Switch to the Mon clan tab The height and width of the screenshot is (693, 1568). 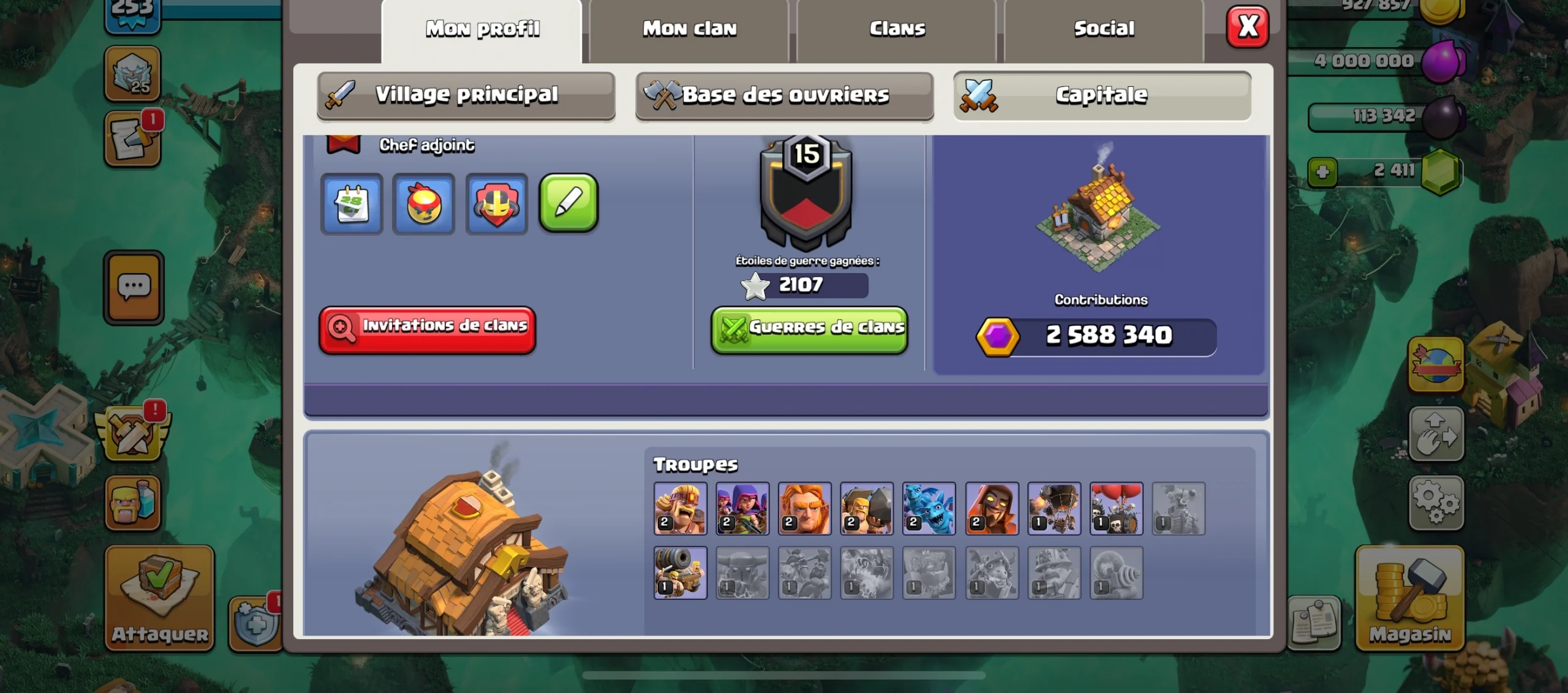(689, 28)
